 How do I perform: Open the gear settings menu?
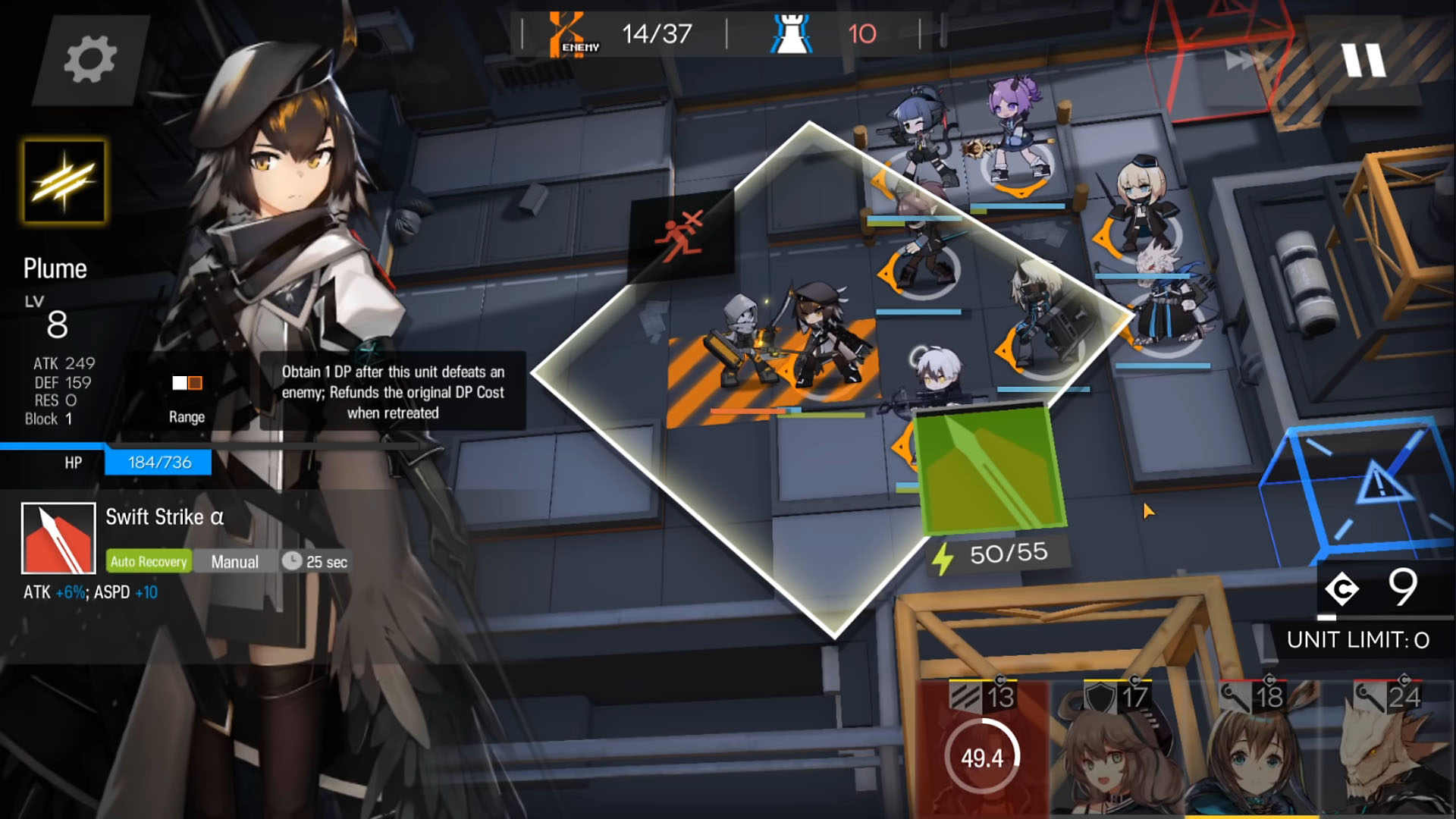pos(89,59)
